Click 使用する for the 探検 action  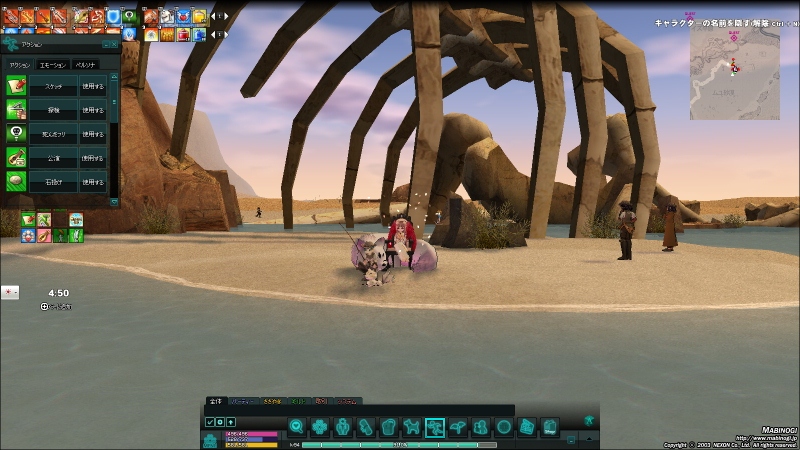pos(93,110)
